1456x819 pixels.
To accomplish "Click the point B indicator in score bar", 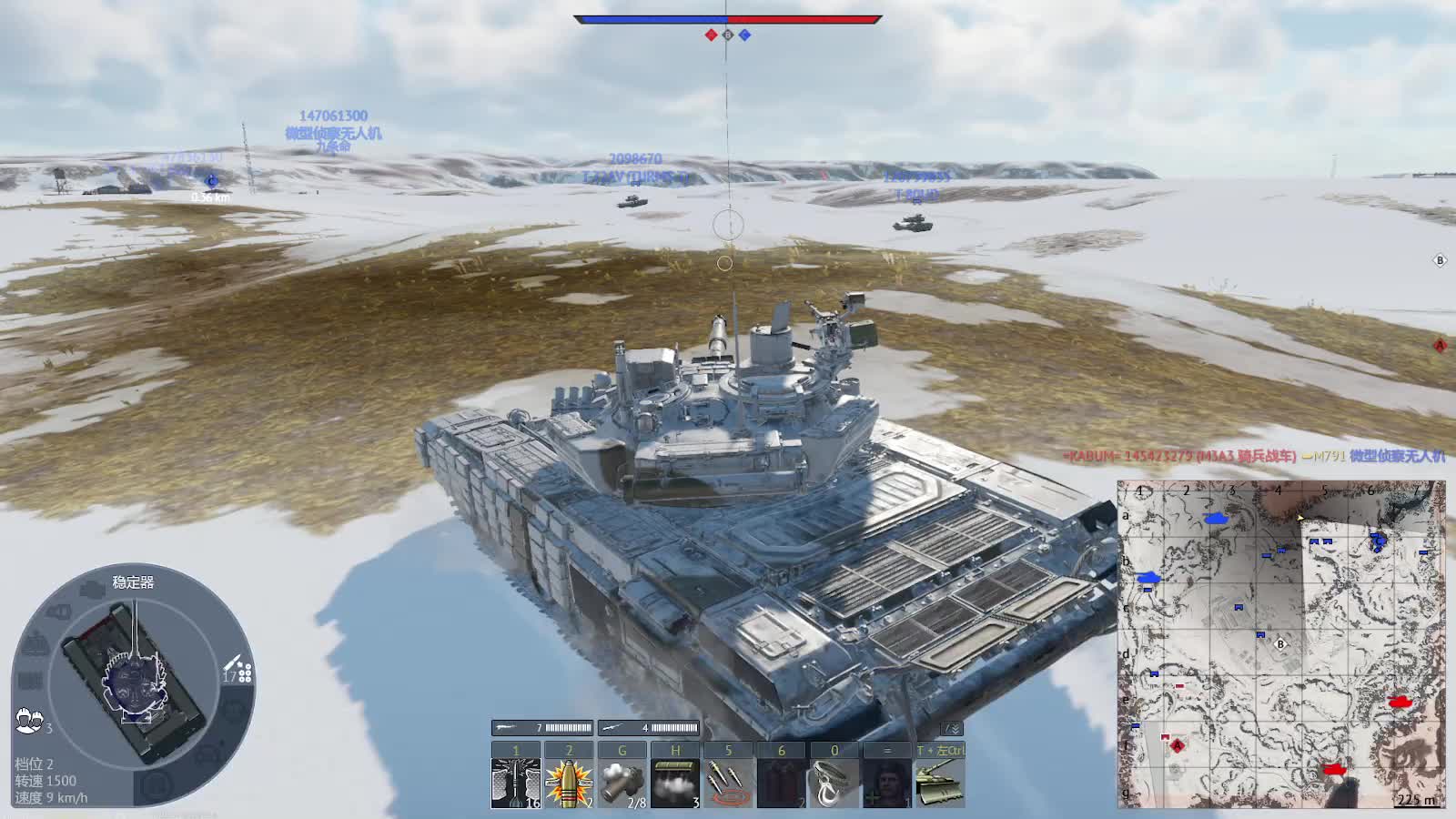I will click(727, 35).
